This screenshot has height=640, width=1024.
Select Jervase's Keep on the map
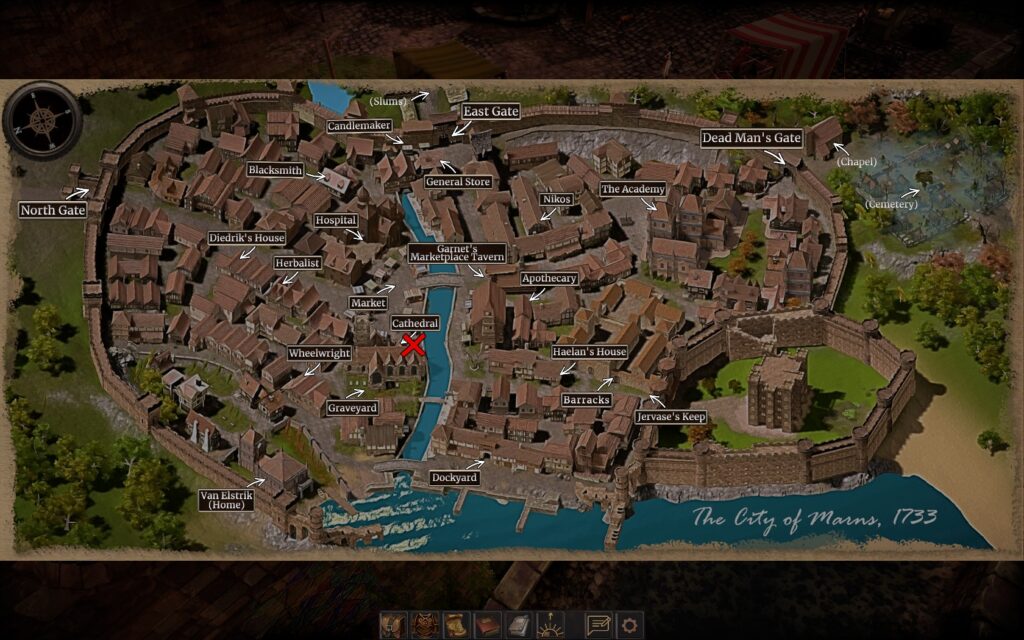pyautogui.click(x=671, y=416)
